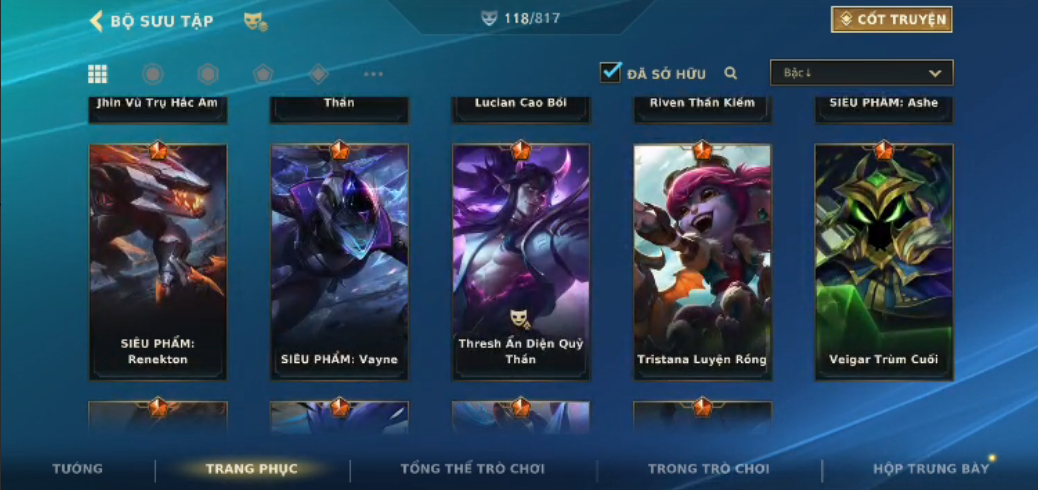Switch to the Tướng tab

point(78,469)
